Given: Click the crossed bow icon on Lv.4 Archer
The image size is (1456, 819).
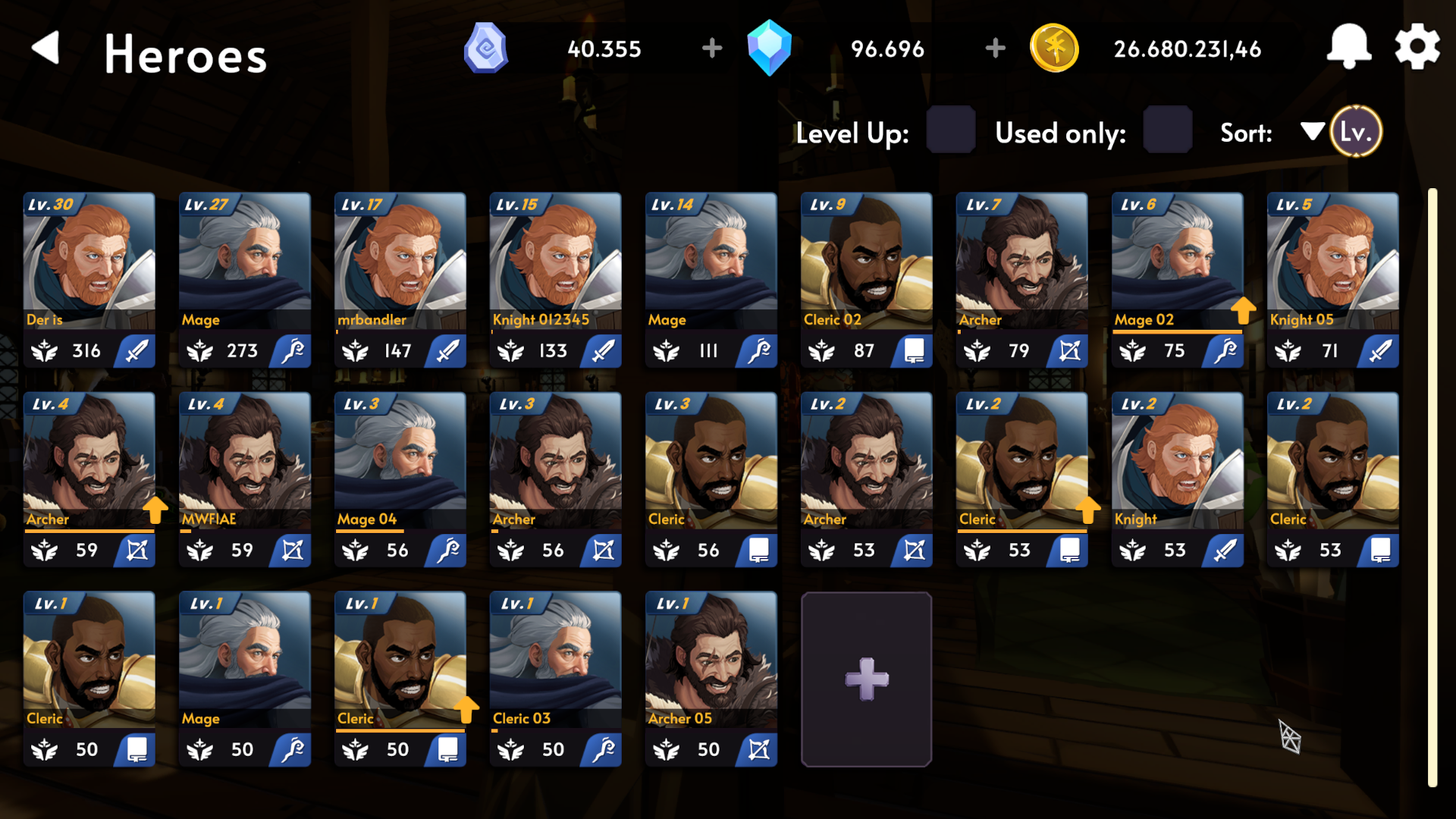Looking at the screenshot, I should [x=136, y=551].
